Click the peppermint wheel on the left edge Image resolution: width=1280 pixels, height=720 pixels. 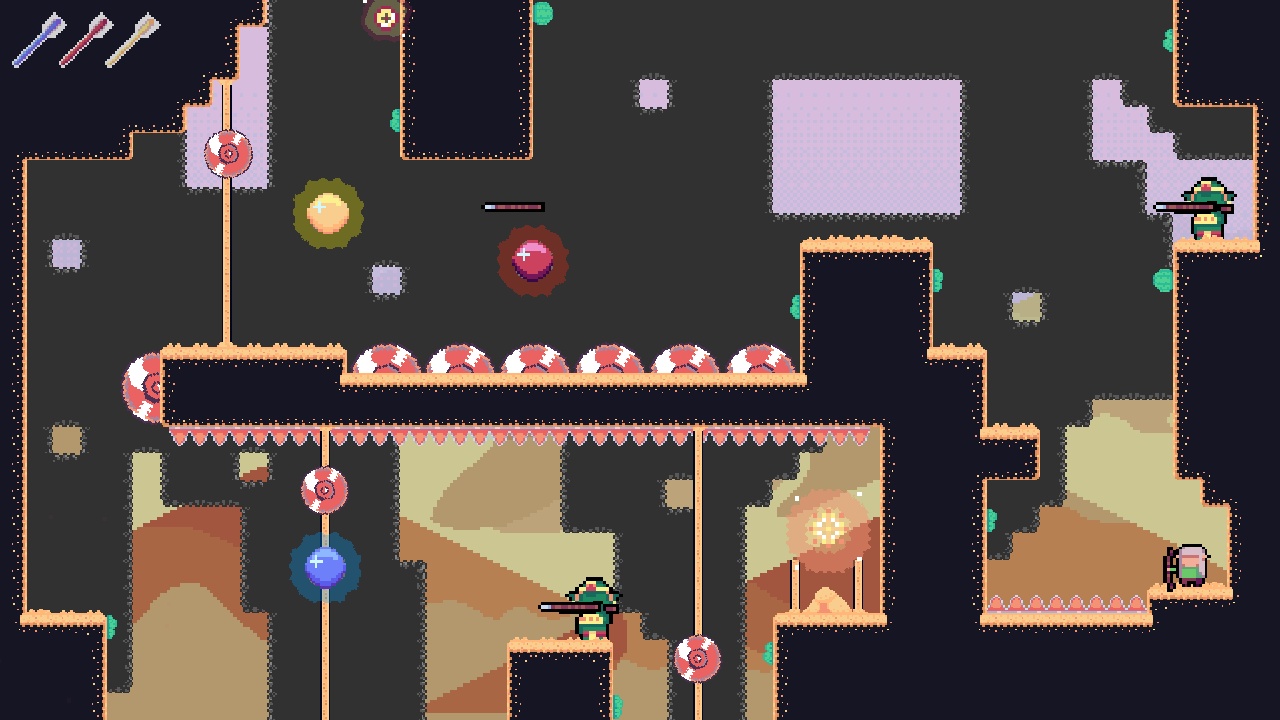(144, 389)
